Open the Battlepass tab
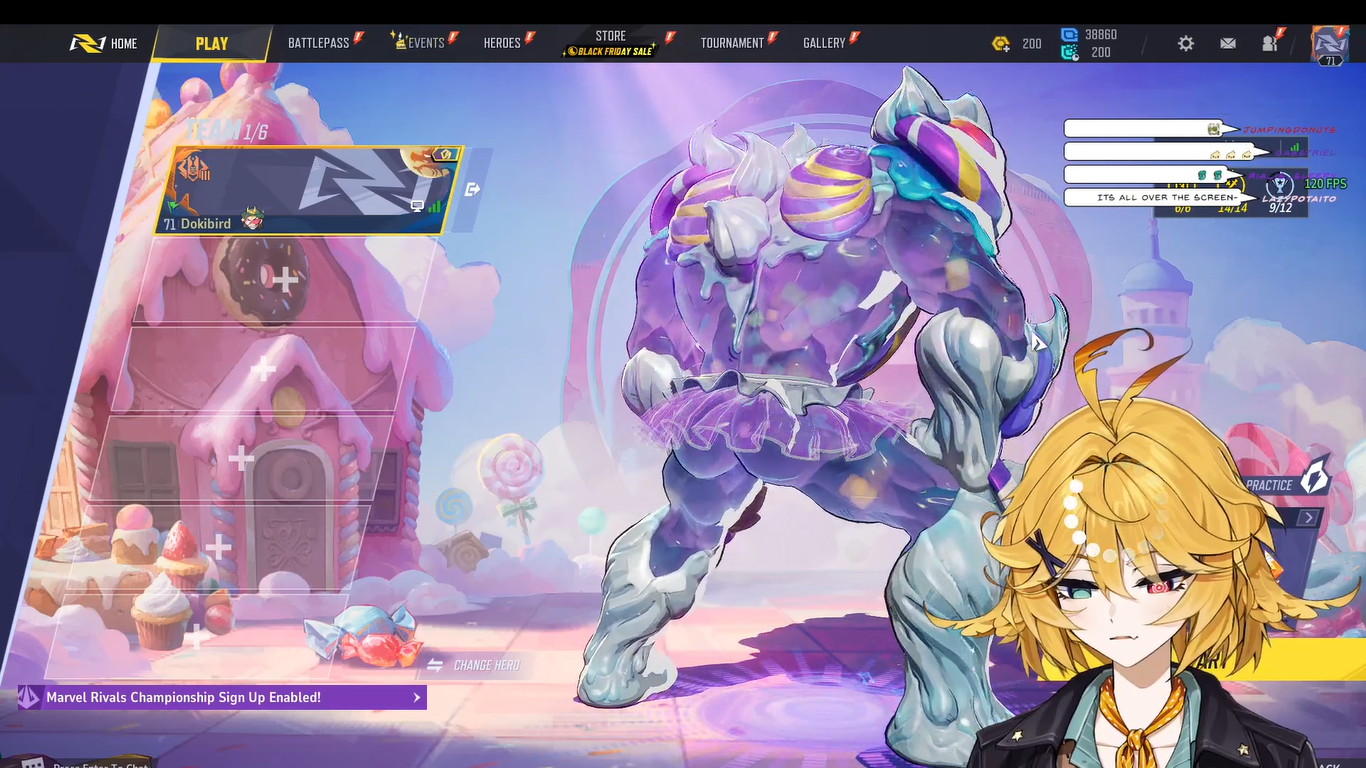The image size is (1366, 768). point(319,43)
